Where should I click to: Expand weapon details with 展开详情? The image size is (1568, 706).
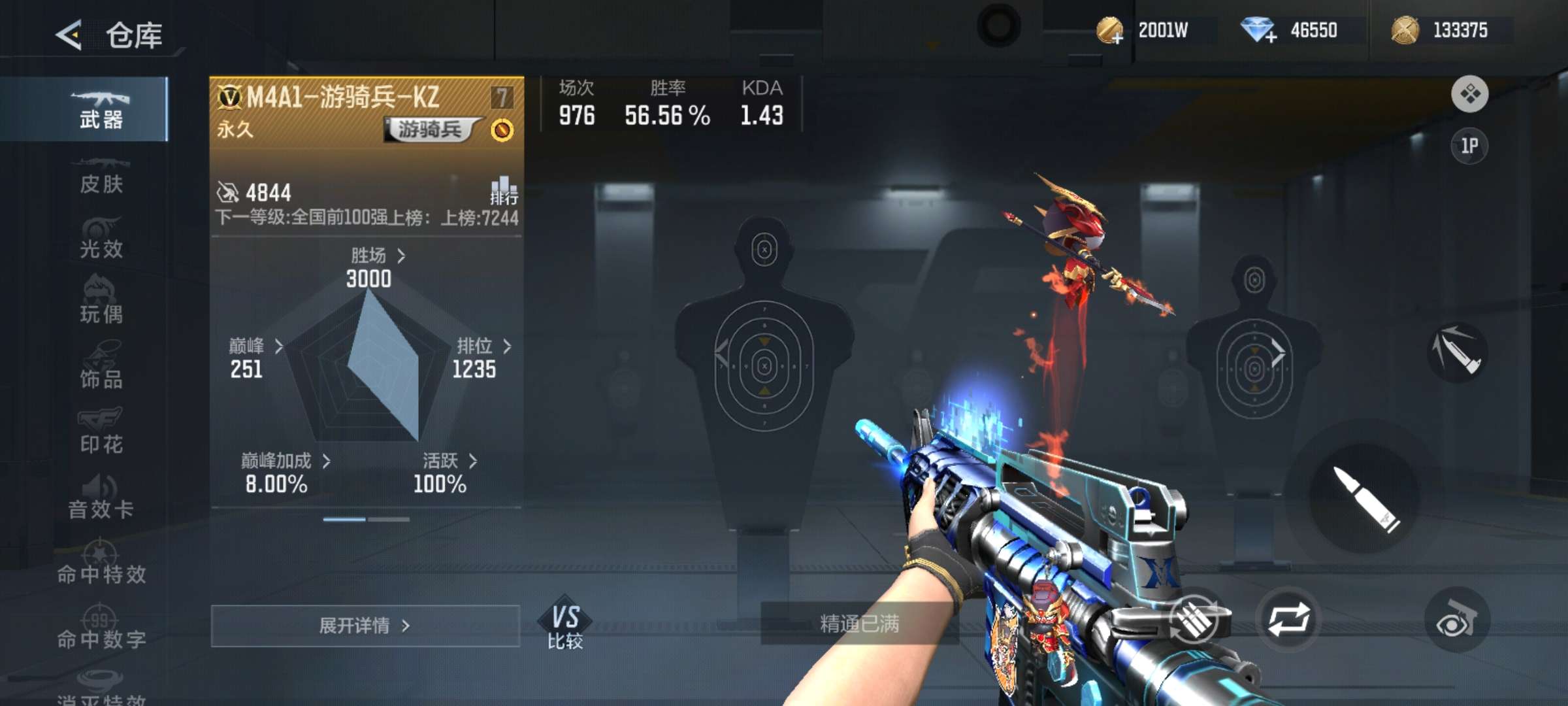click(365, 626)
